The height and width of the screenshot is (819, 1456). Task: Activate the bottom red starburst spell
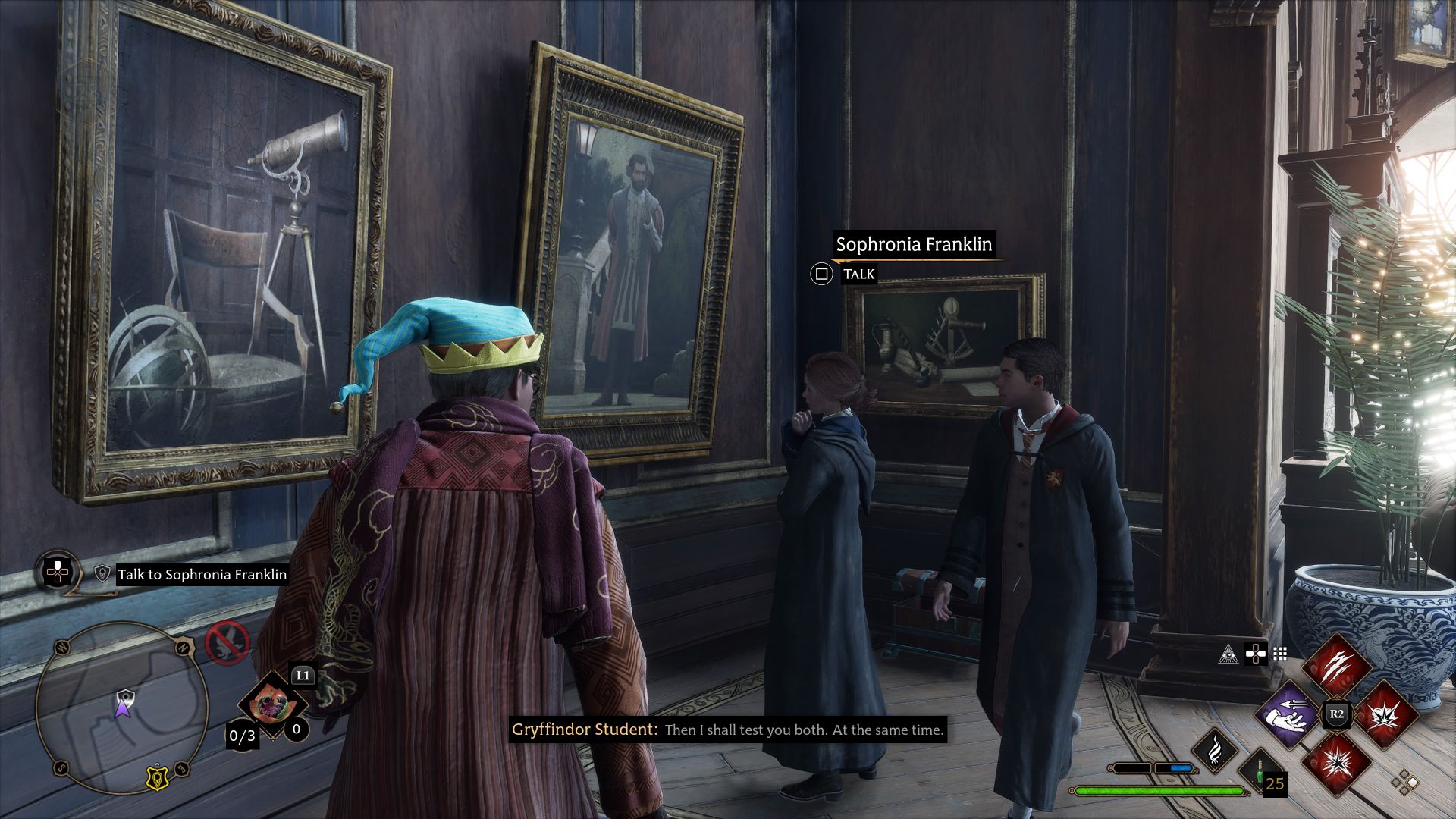pos(1336,761)
